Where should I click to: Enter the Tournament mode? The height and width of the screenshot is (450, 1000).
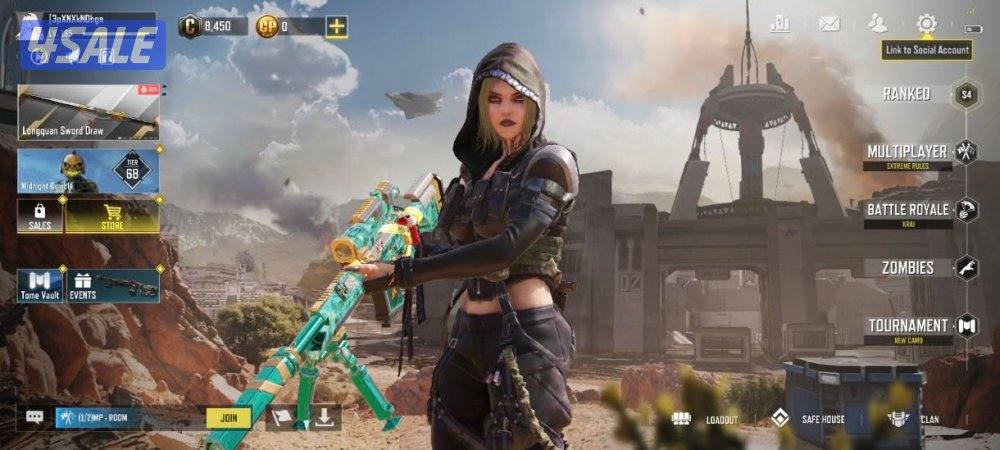pyautogui.click(x=908, y=326)
